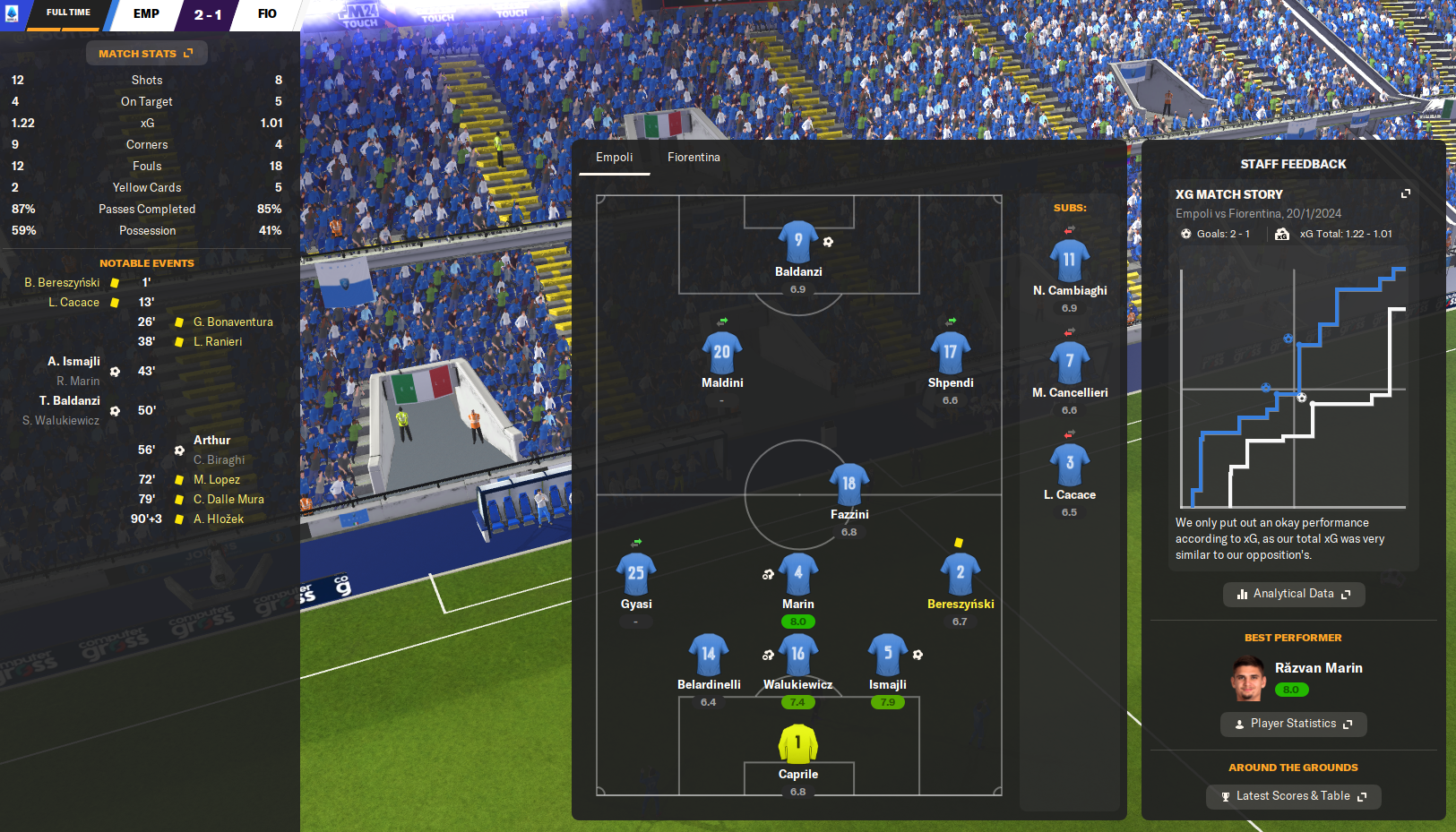Show Latest Scores & Table
This screenshot has height=832, width=1456.
coord(1293,796)
